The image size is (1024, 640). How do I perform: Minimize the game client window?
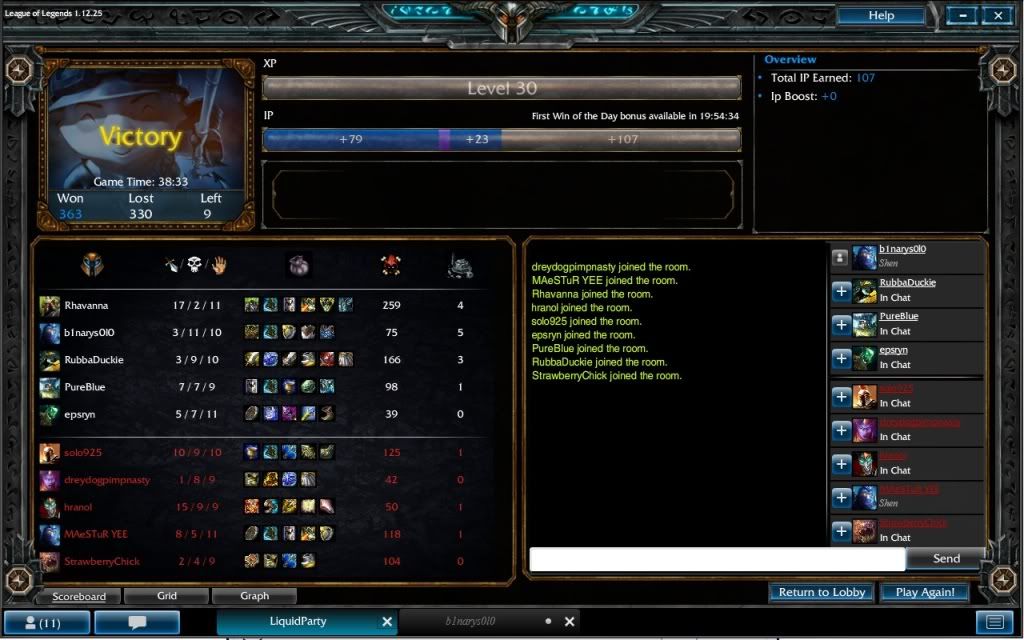pos(961,16)
